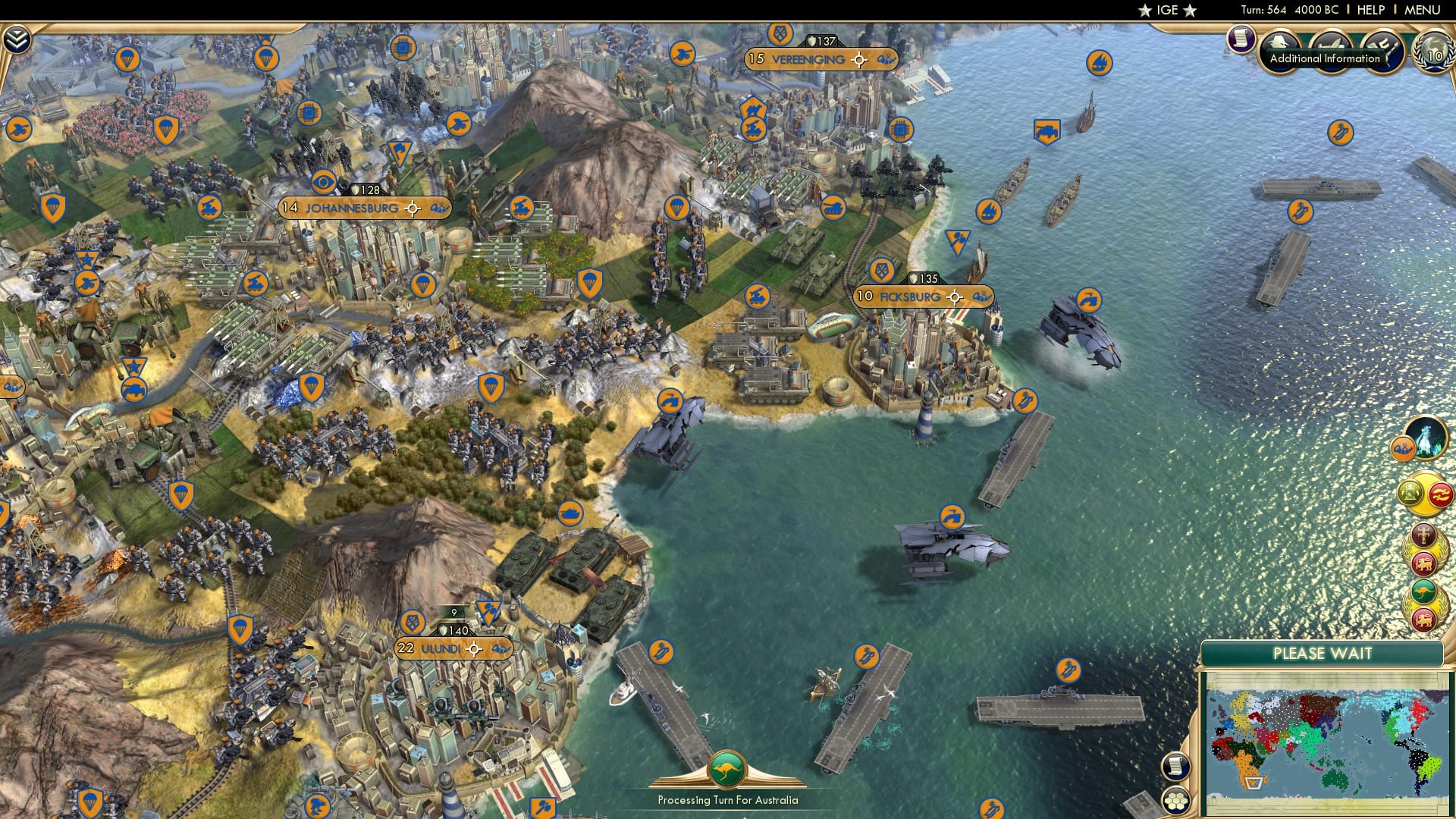Image resolution: width=1456 pixels, height=819 pixels.
Task: Open the Additional Information dropdown
Action: coord(1331,58)
